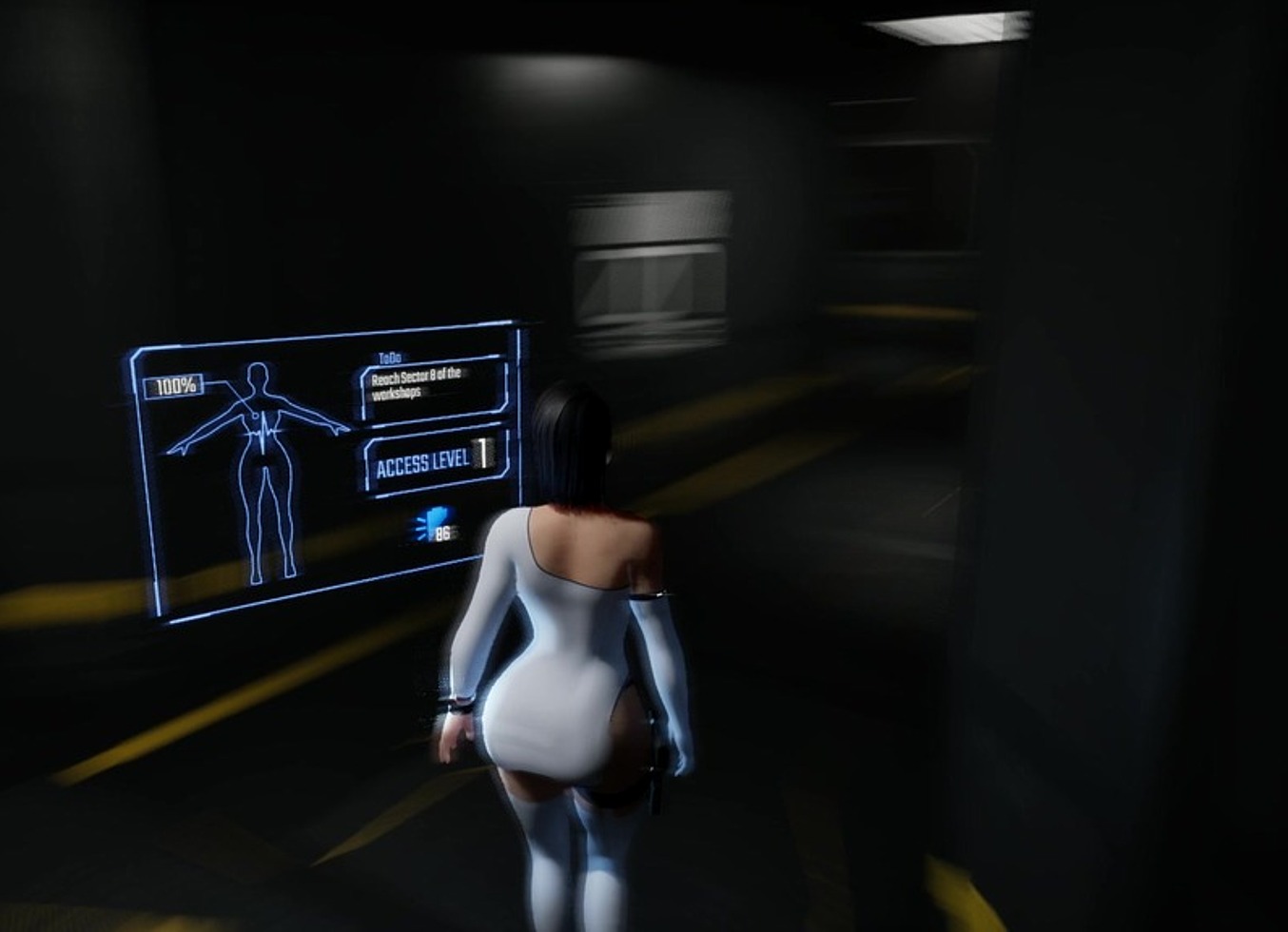Open the ToDo section header
Viewport: 1288px width, 932px height.
[x=389, y=358]
